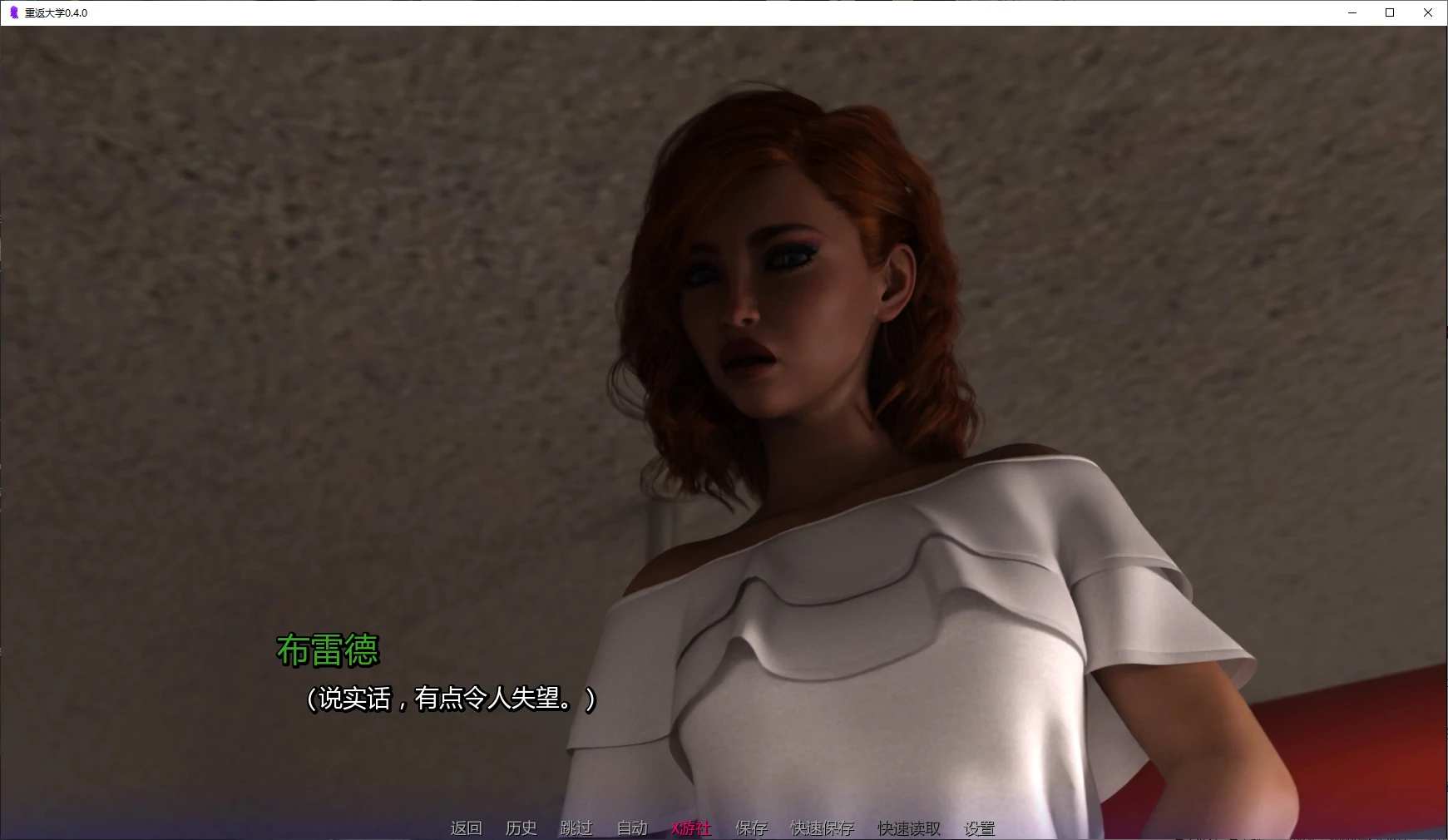
Task: Click 返回 to go back
Action: pyautogui.click(x=466, y=828)
